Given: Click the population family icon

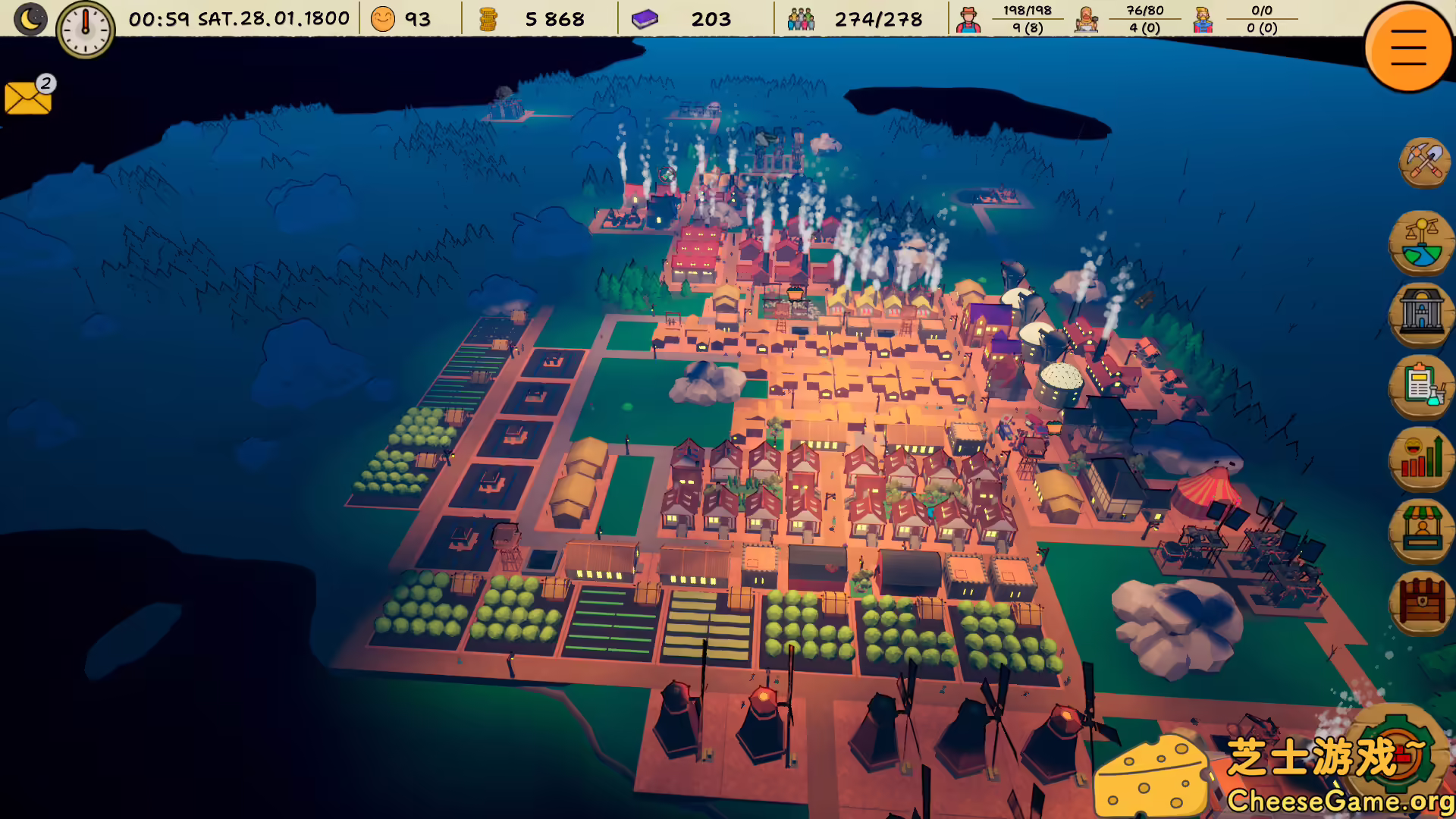Looking at the screenshot, I should click(801, 18).
